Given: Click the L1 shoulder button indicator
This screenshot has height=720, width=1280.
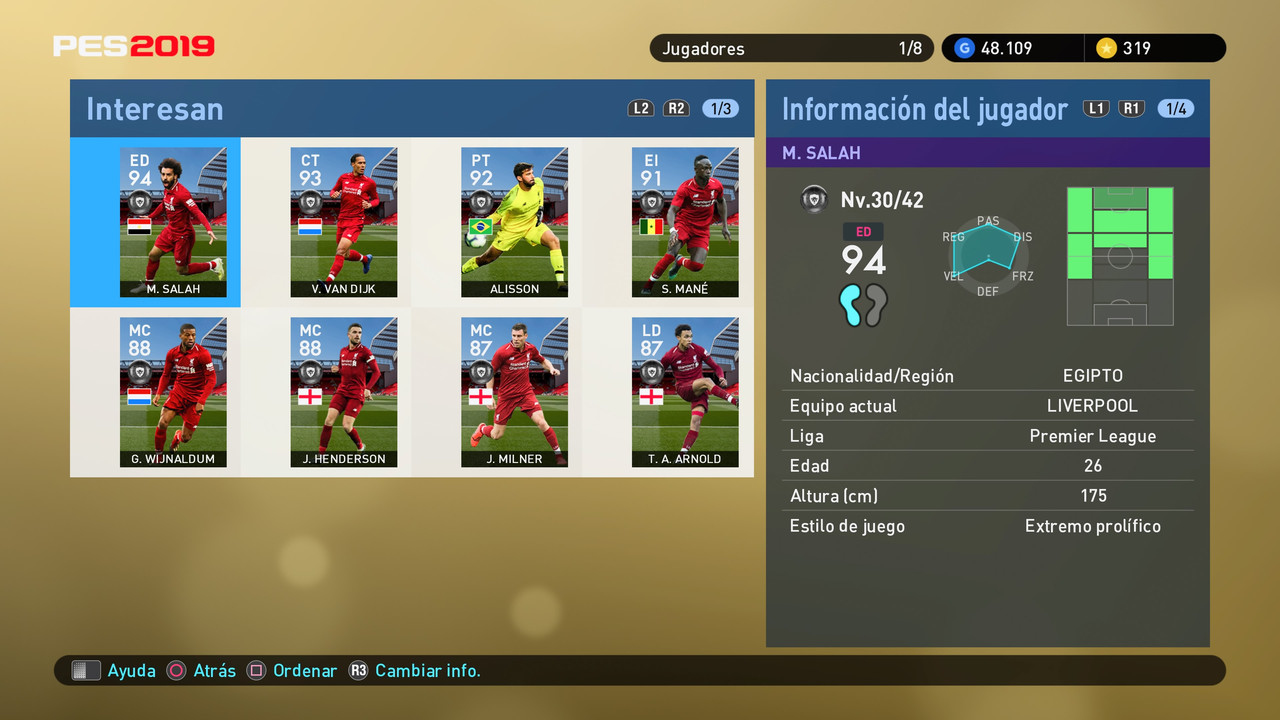Looking at the screenshot, I should (x=1096, y=108).
